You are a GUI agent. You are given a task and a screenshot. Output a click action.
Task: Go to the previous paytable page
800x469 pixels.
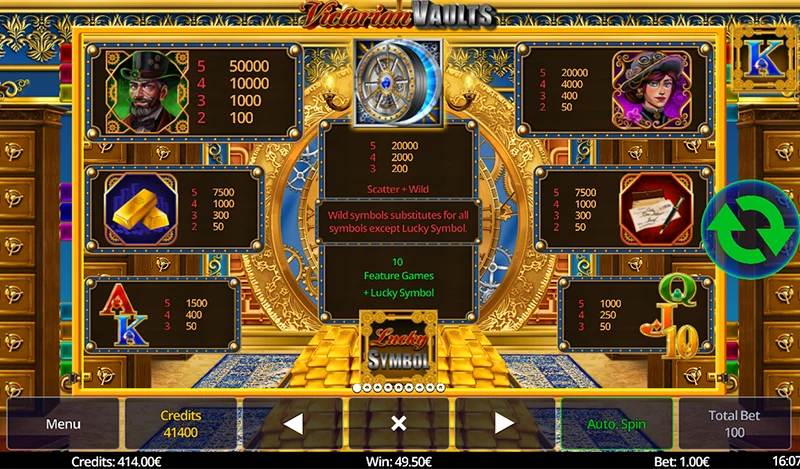[293, 424]
